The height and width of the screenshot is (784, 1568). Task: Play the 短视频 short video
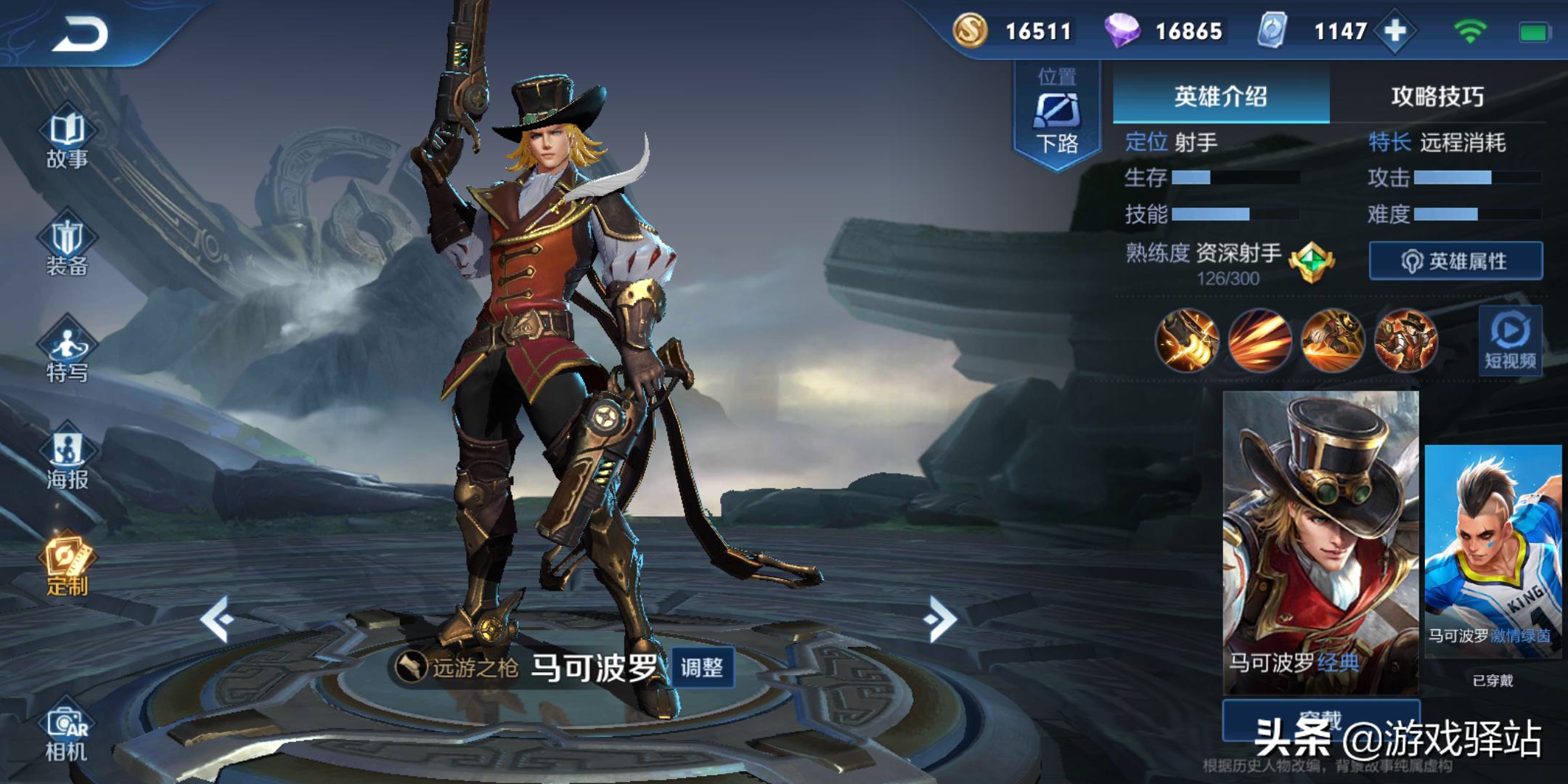pyautogui.click(x=1510, y=341)
